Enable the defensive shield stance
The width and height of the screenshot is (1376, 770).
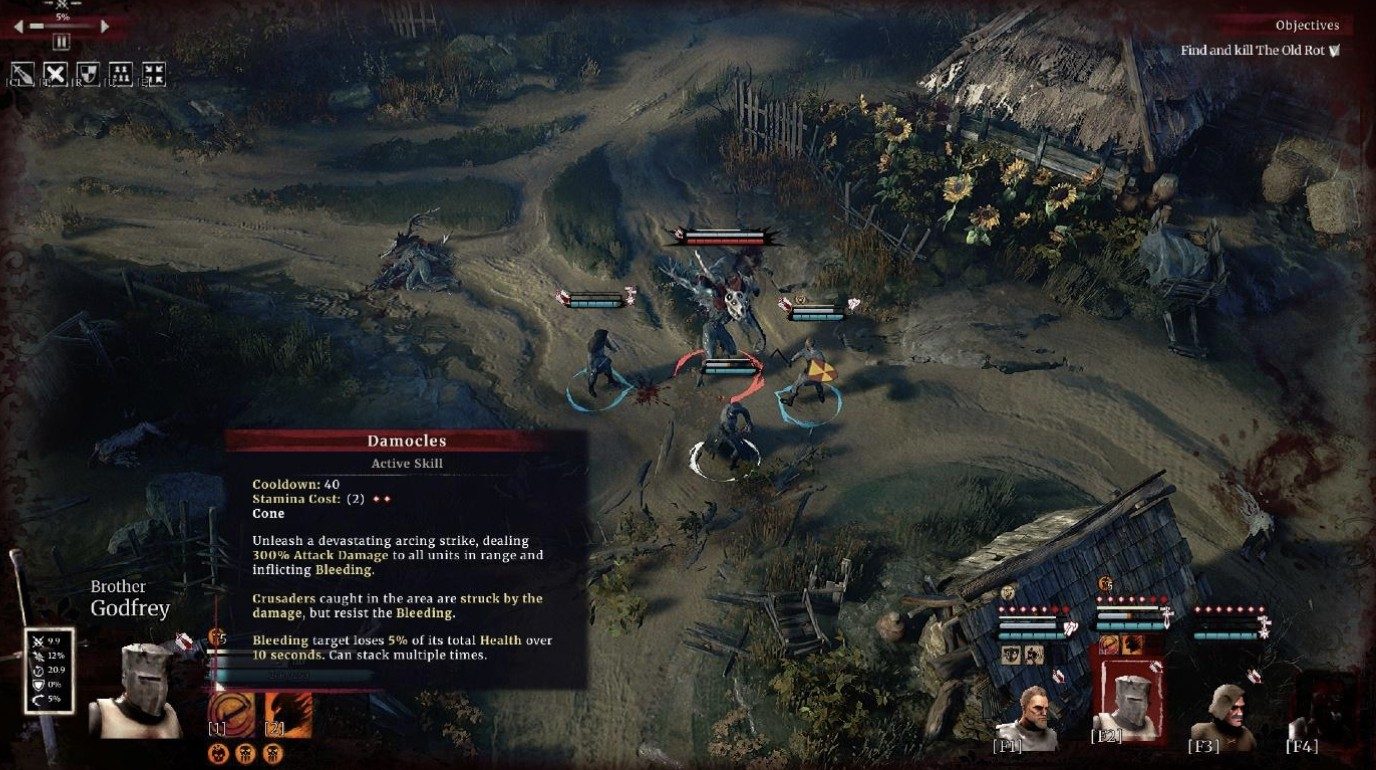pyautogui.click(x=88, y=73)
